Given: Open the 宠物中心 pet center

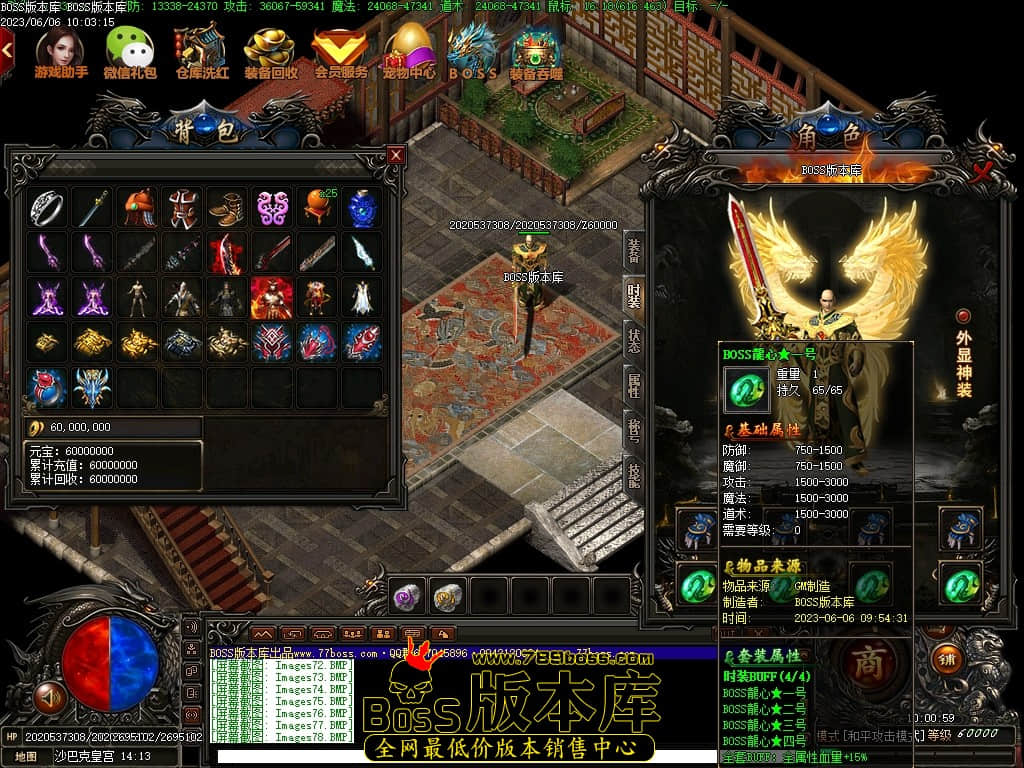Looking at the screenshot, I should click(x=409, y=52).
